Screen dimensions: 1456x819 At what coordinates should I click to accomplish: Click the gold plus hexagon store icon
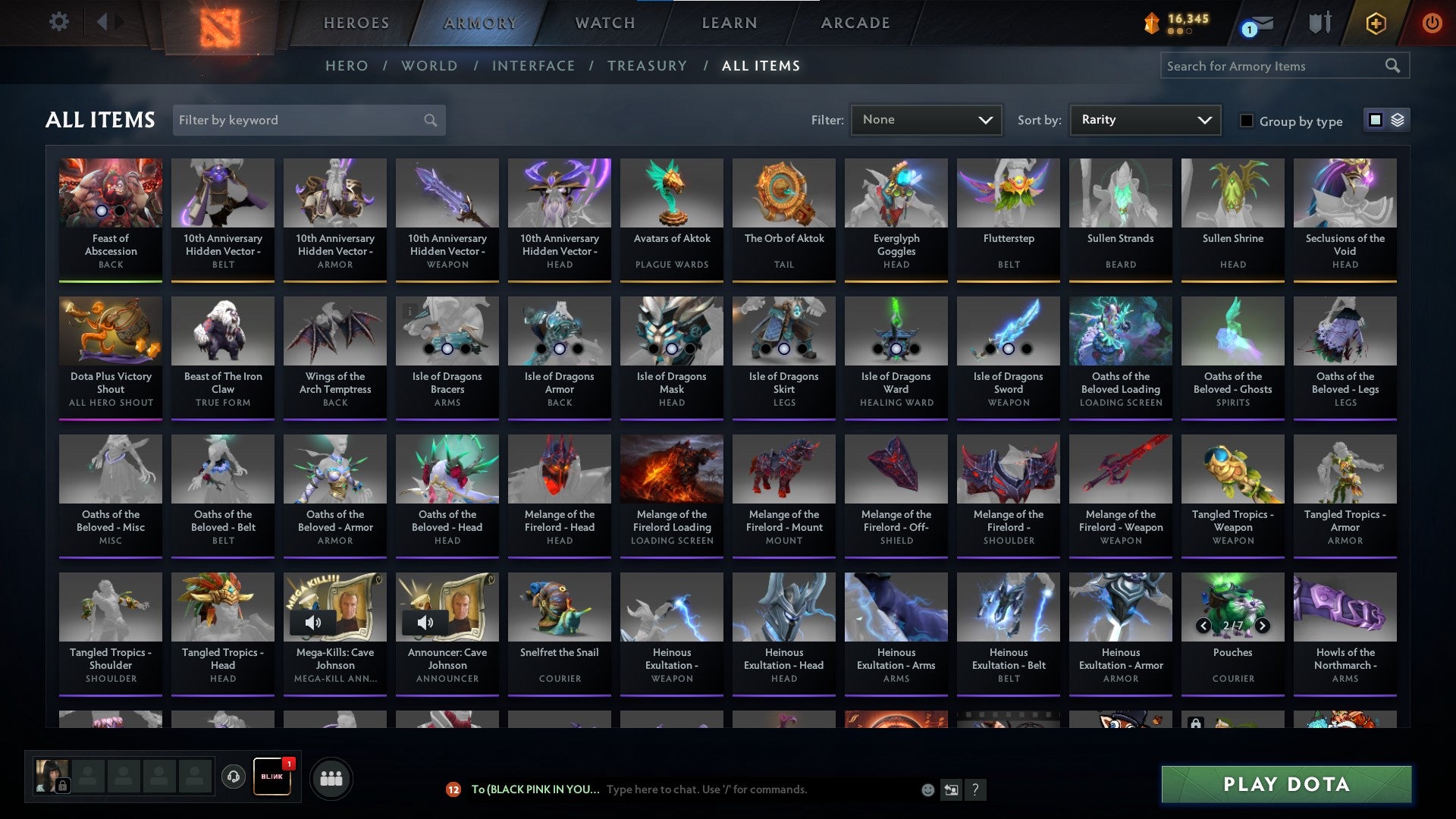1376,24
